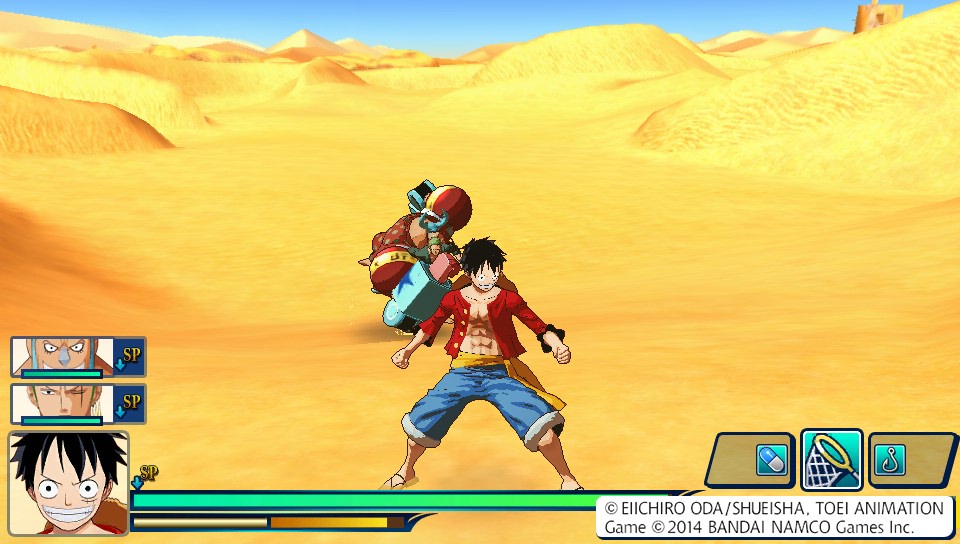Choose the bug net tool

click(832, 460)
